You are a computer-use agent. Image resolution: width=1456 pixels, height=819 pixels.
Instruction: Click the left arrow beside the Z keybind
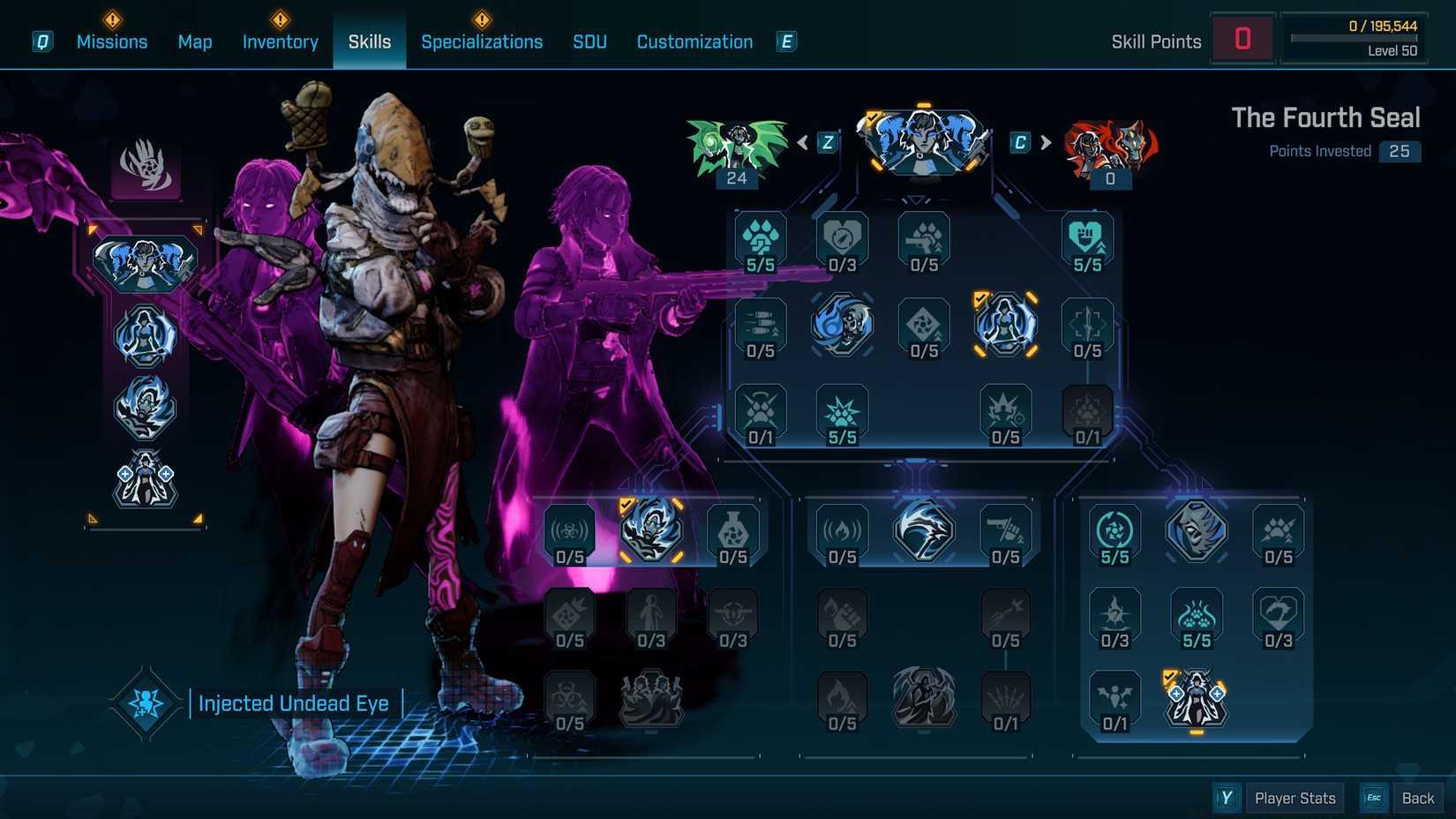(x=801, y=139)
